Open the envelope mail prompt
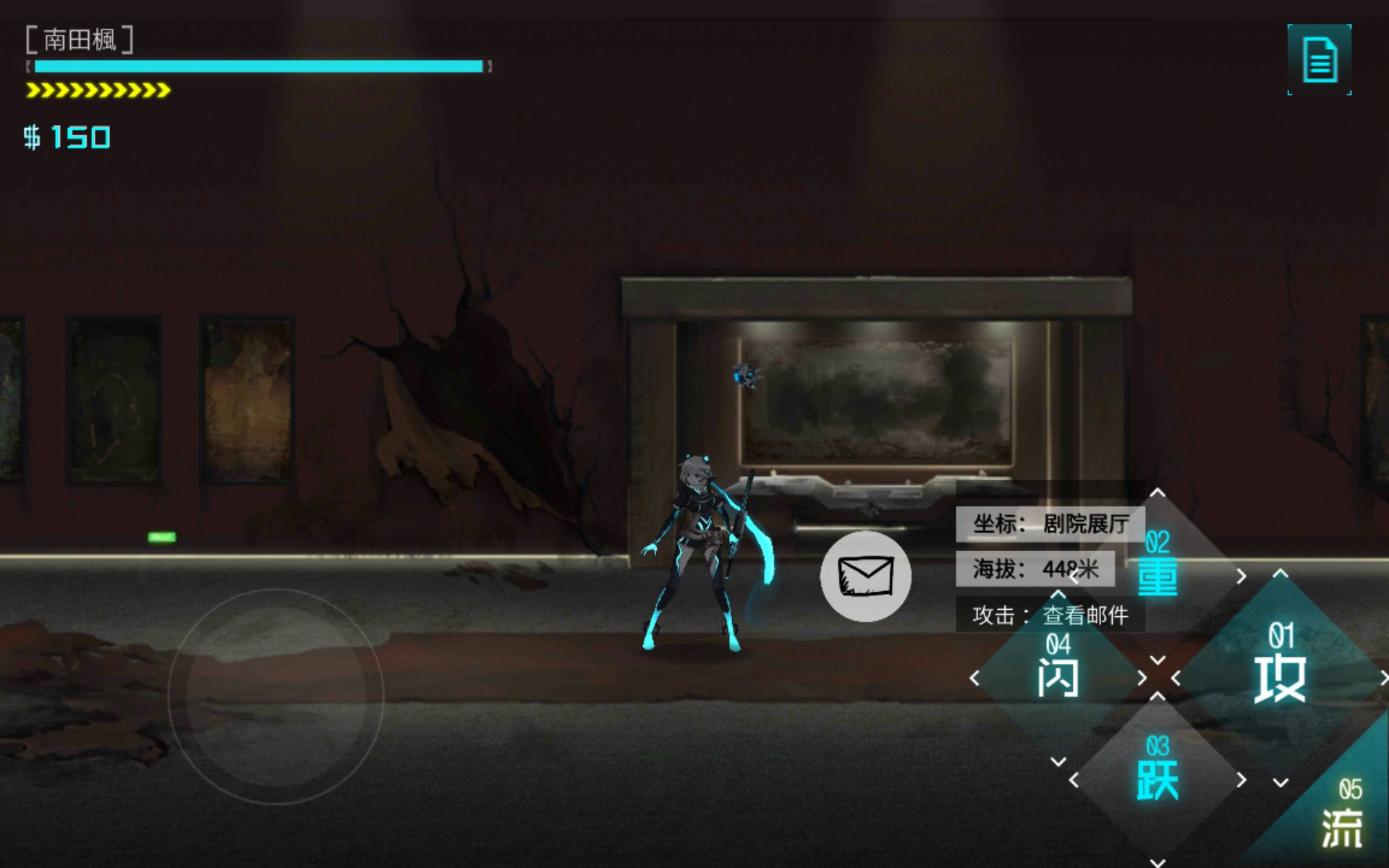Viewport: 1389px width, 868px height. click(865, 576)
